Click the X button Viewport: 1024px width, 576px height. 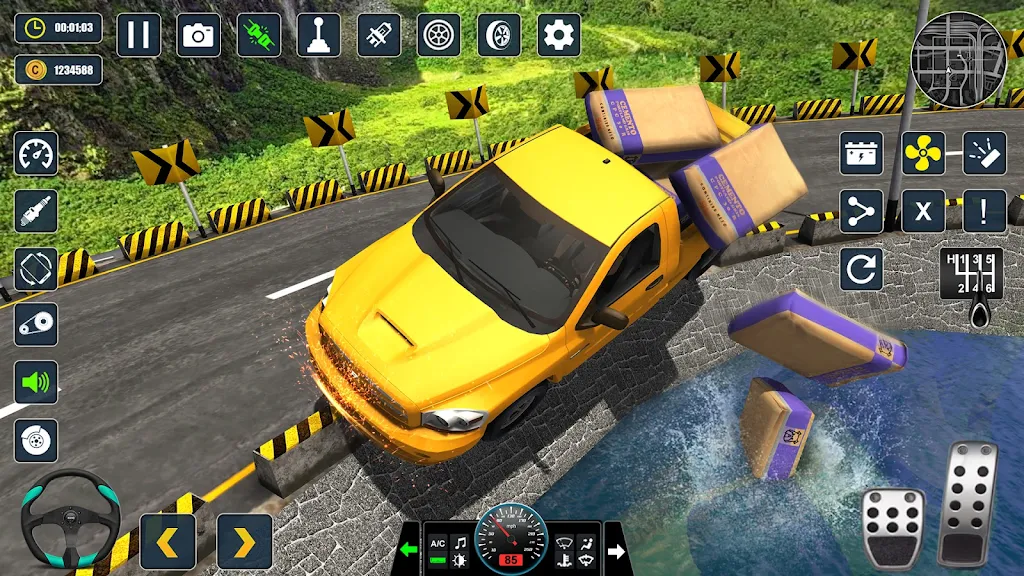click(x=923, y=211)
